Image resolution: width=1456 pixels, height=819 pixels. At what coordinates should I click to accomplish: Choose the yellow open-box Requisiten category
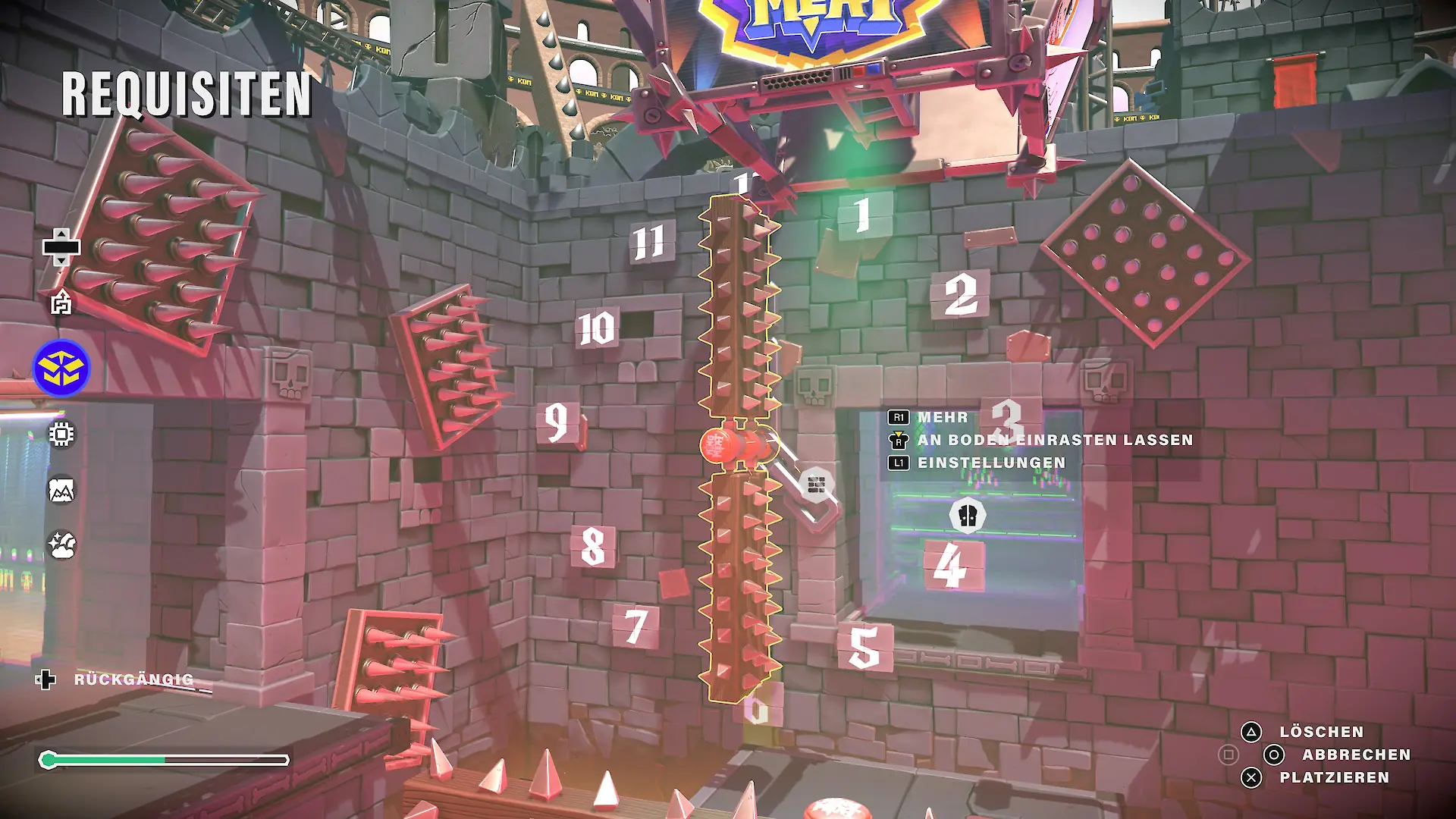tap(61, 369)
